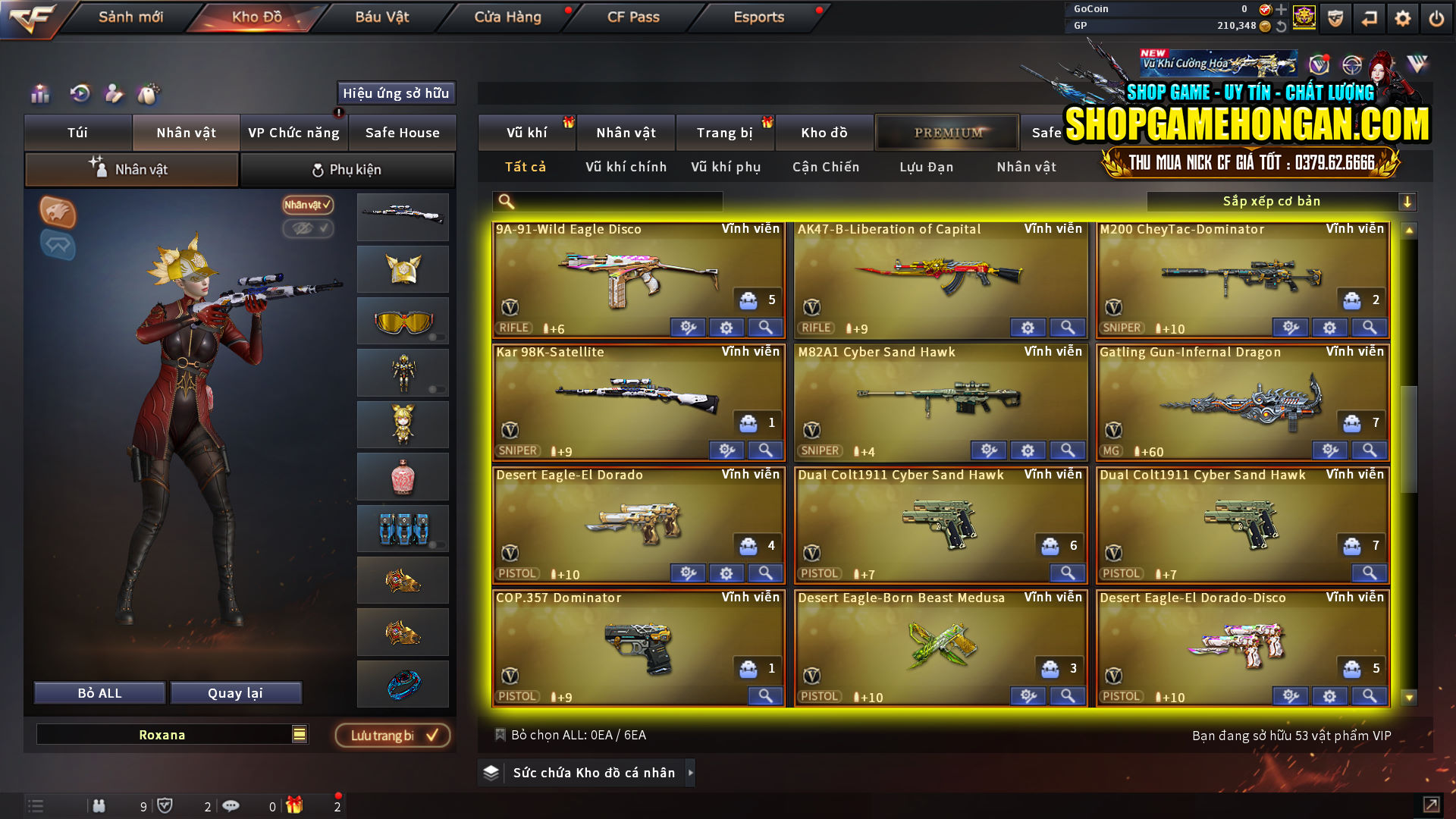Open the friends icon in the bottom bar
Viewport: 1456px width, 819px height.
tap(99, 805)
